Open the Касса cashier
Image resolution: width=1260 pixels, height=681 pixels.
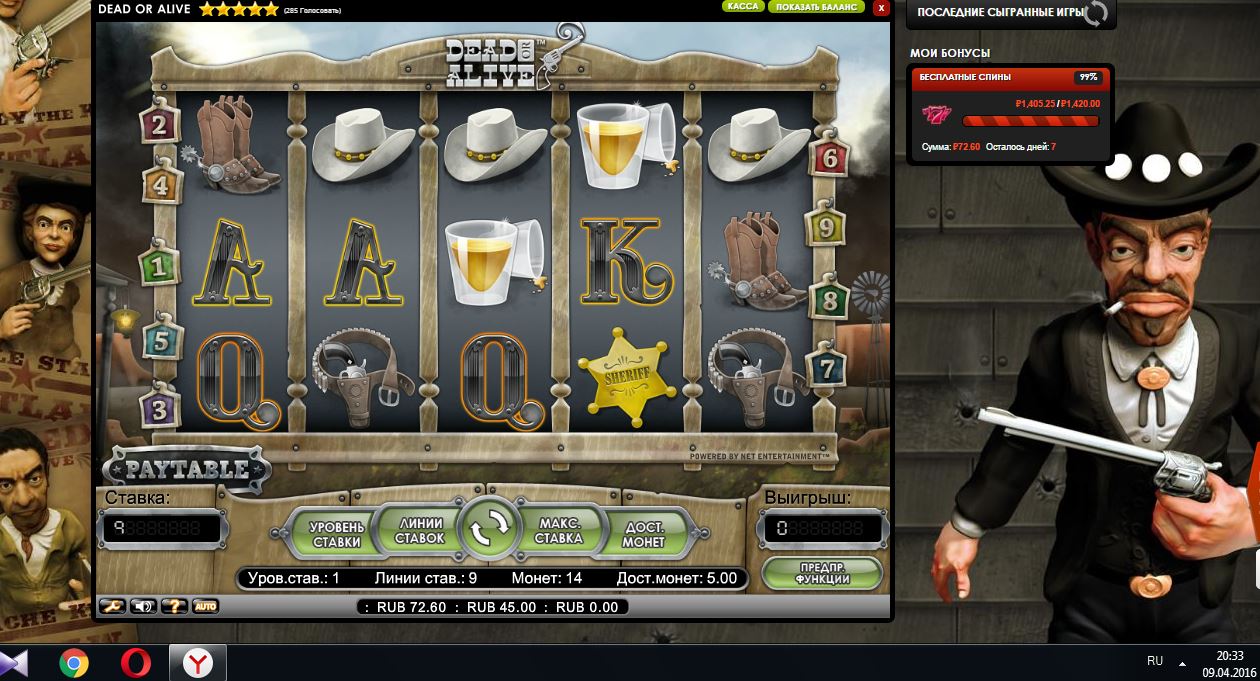coord(743,7)
